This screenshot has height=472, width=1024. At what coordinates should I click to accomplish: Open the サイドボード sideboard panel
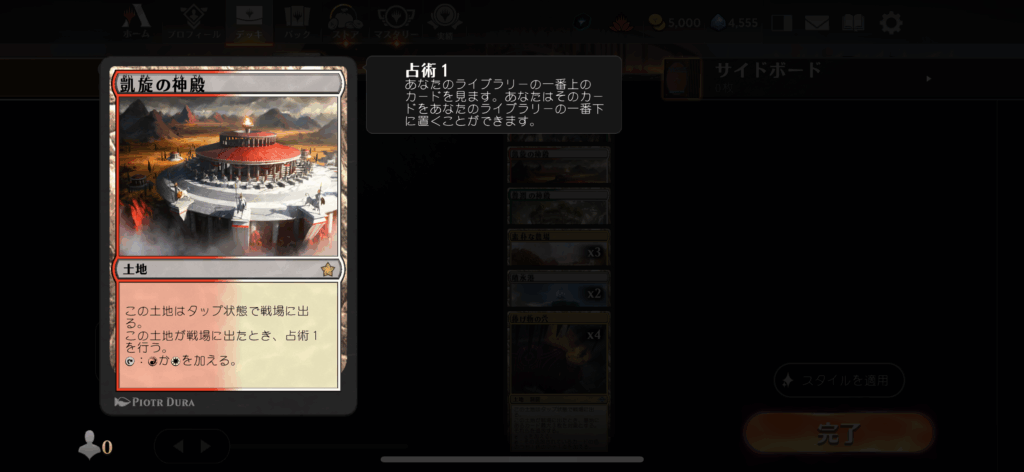[x=800, y=76]
